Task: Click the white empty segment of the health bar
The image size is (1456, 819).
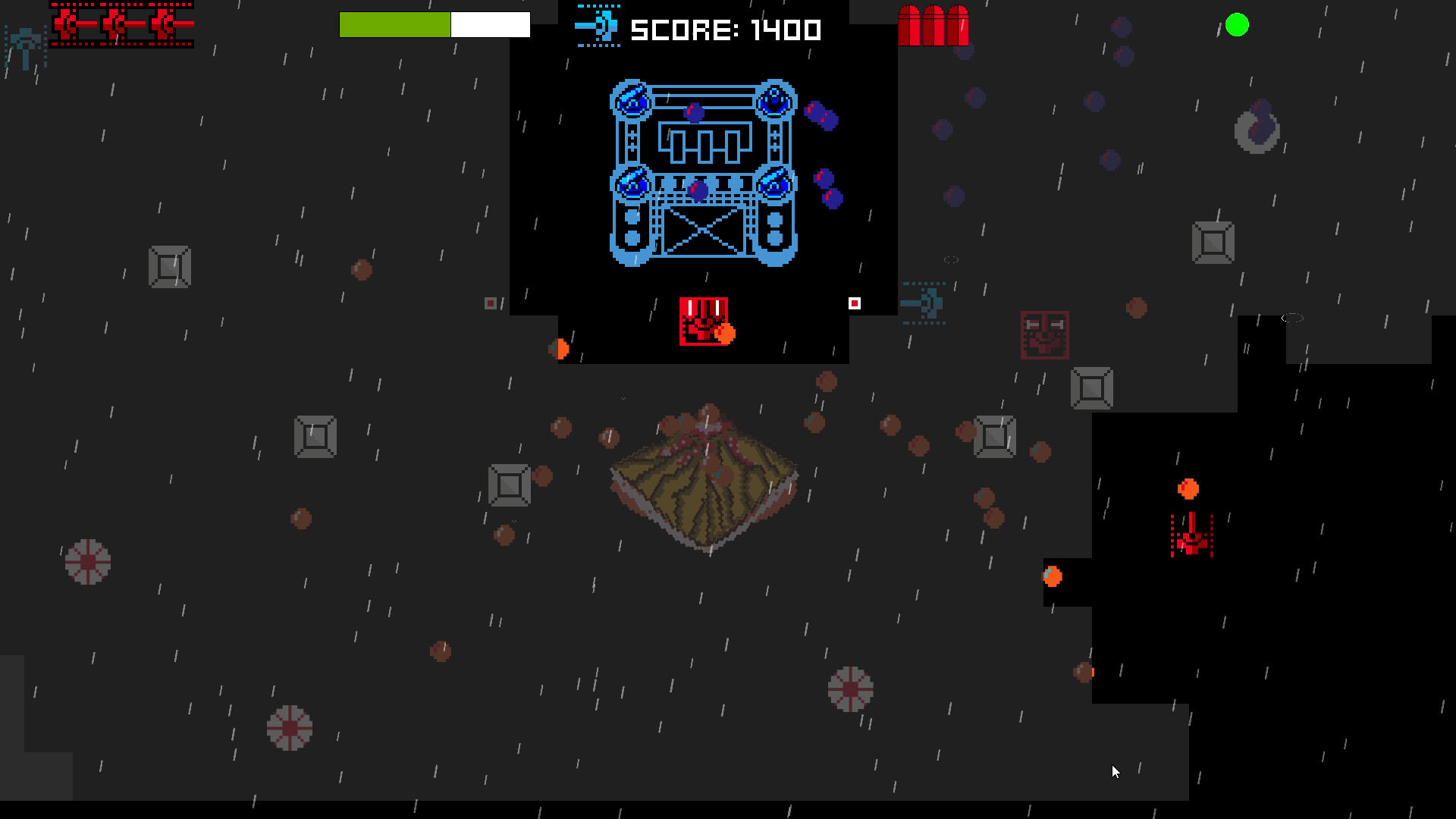Action: (x=491, y=25)
